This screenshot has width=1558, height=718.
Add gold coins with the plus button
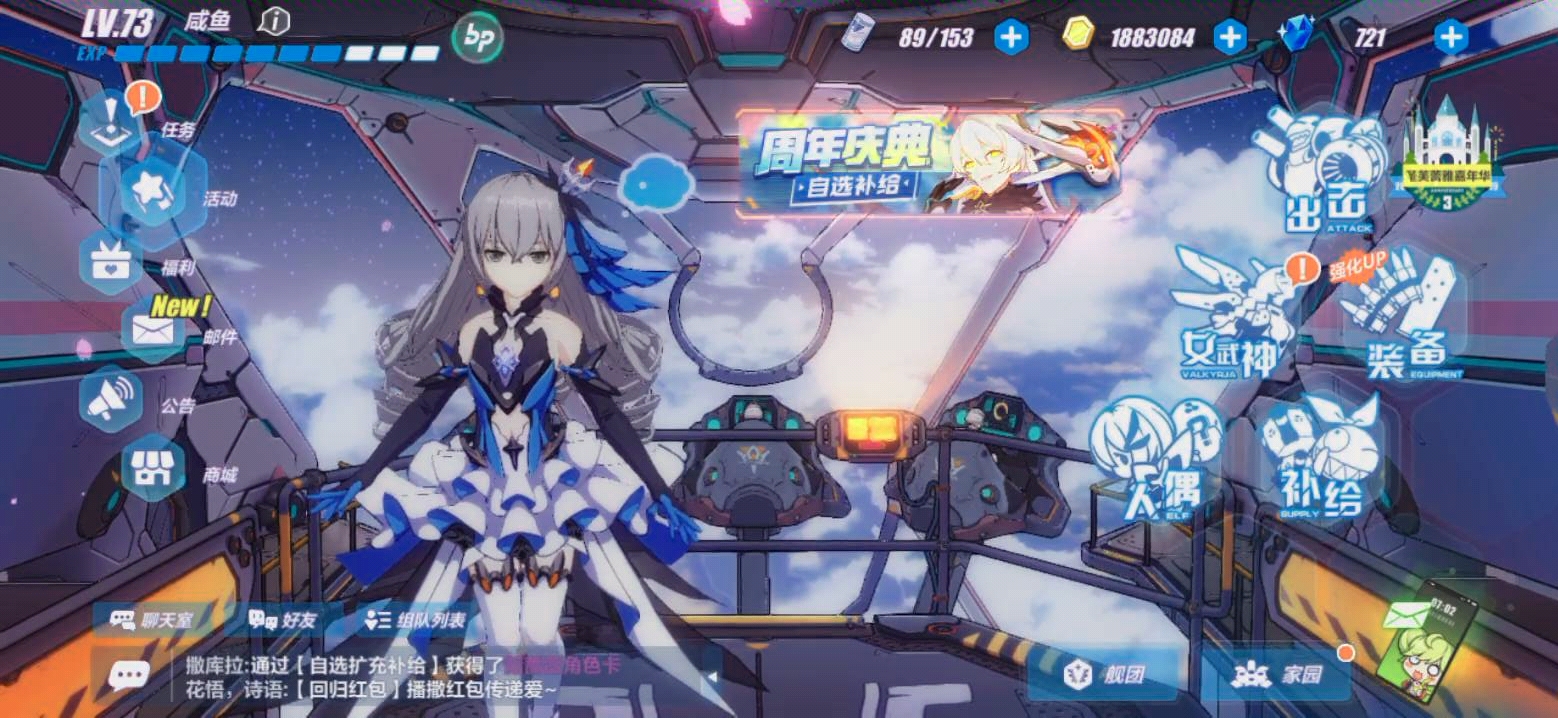pos(1229,38)
